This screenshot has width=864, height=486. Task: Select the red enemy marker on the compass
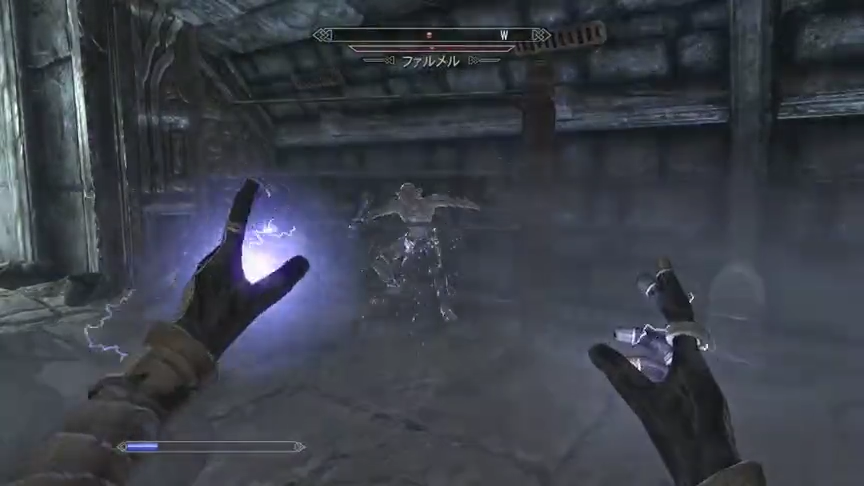429,35
